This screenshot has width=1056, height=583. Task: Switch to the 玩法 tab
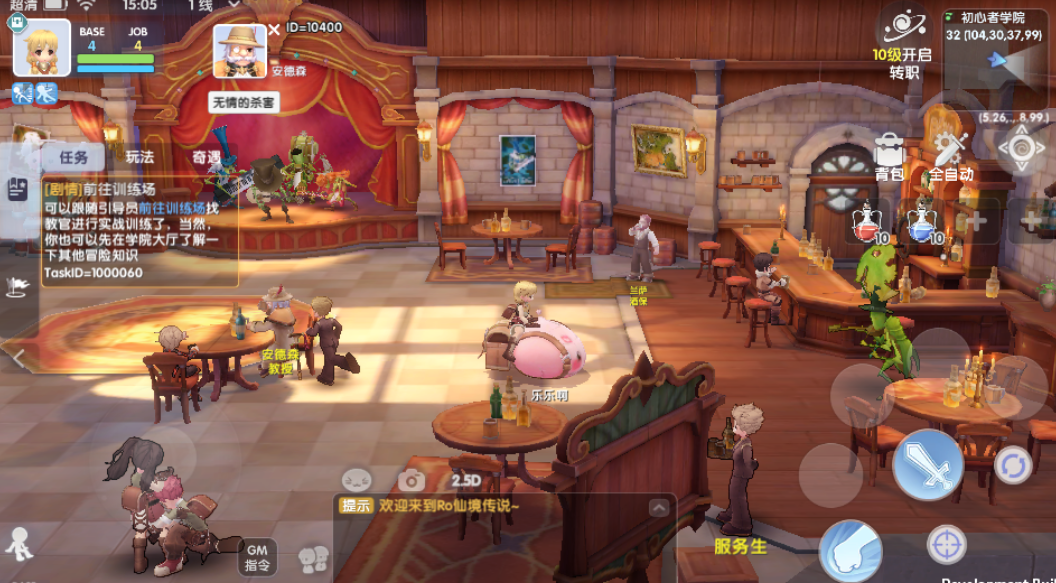coord(139,157)
